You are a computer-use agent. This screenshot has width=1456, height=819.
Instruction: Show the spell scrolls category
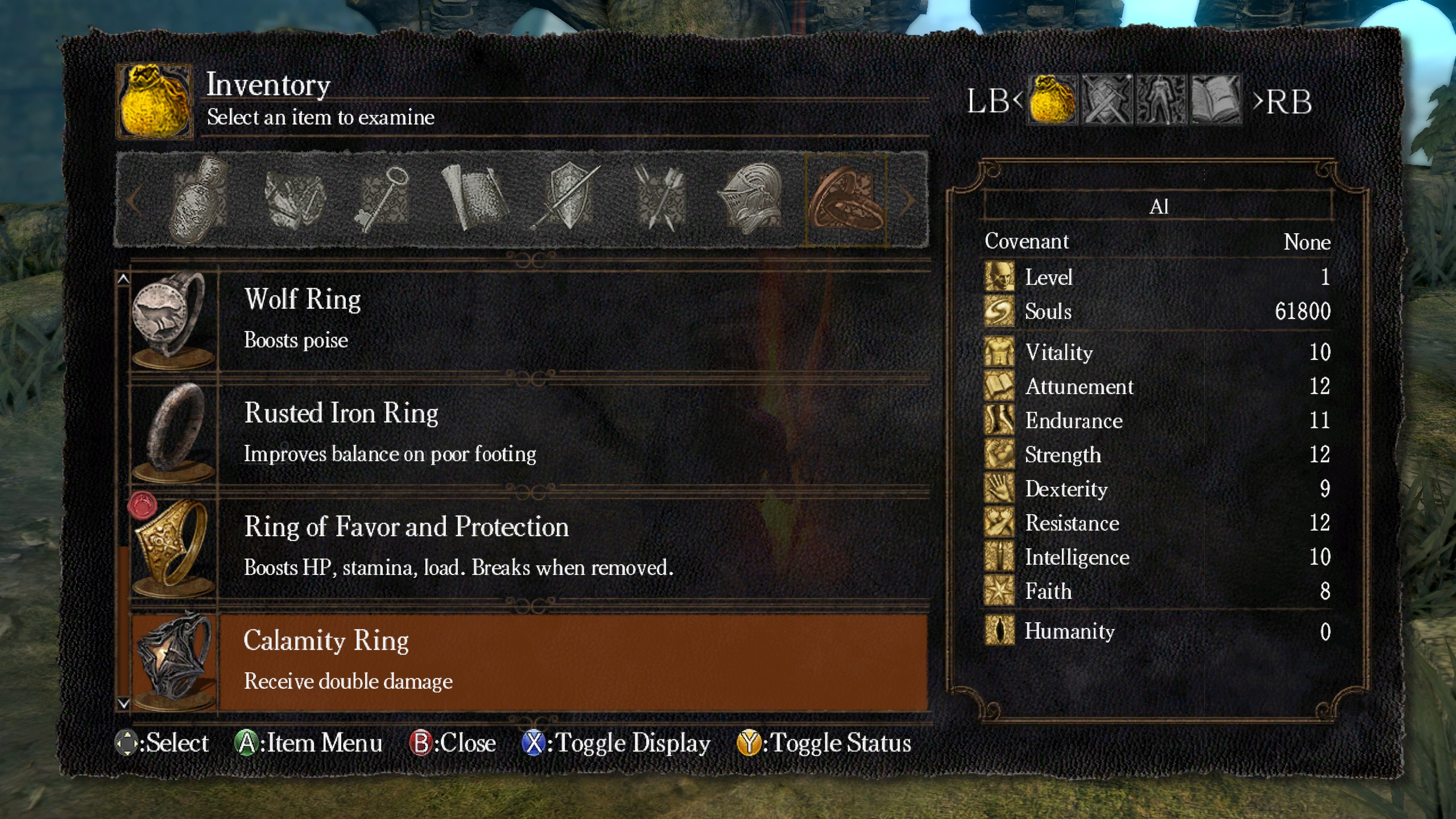coord(473,199)
